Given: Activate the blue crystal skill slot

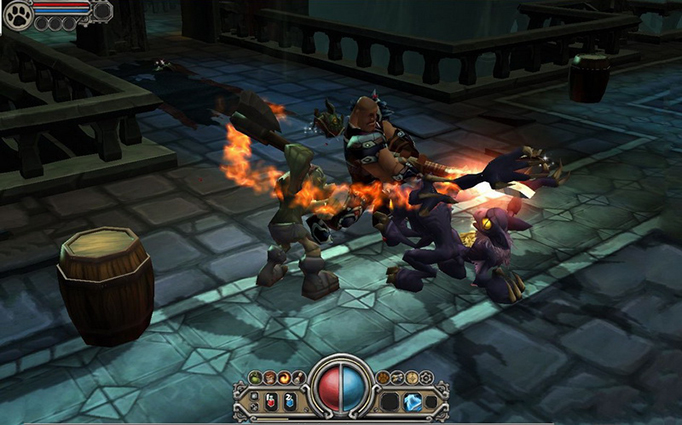Looking at the screenshot, I should (413, 402).
